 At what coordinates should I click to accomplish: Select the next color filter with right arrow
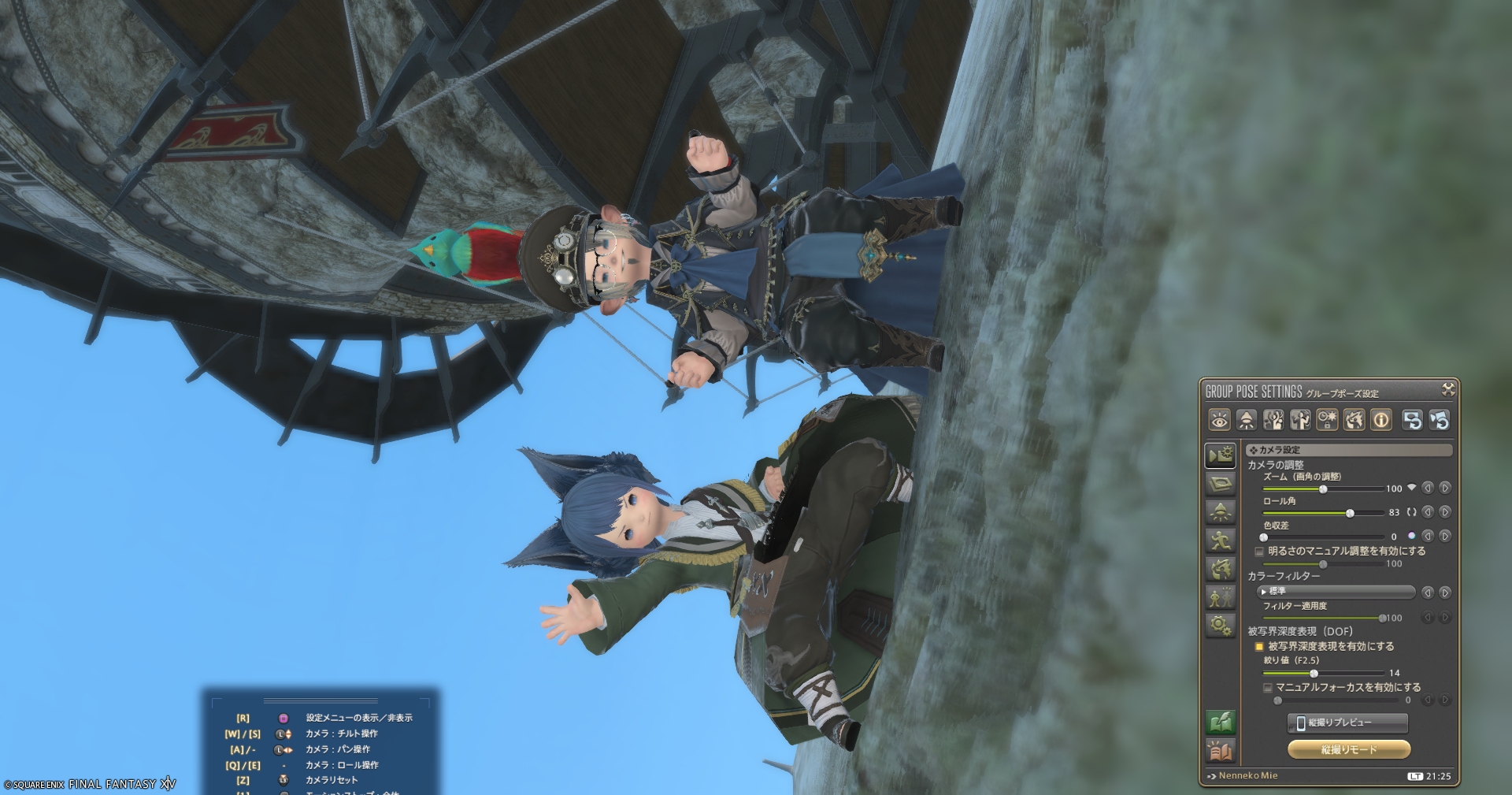[1445, 593]
